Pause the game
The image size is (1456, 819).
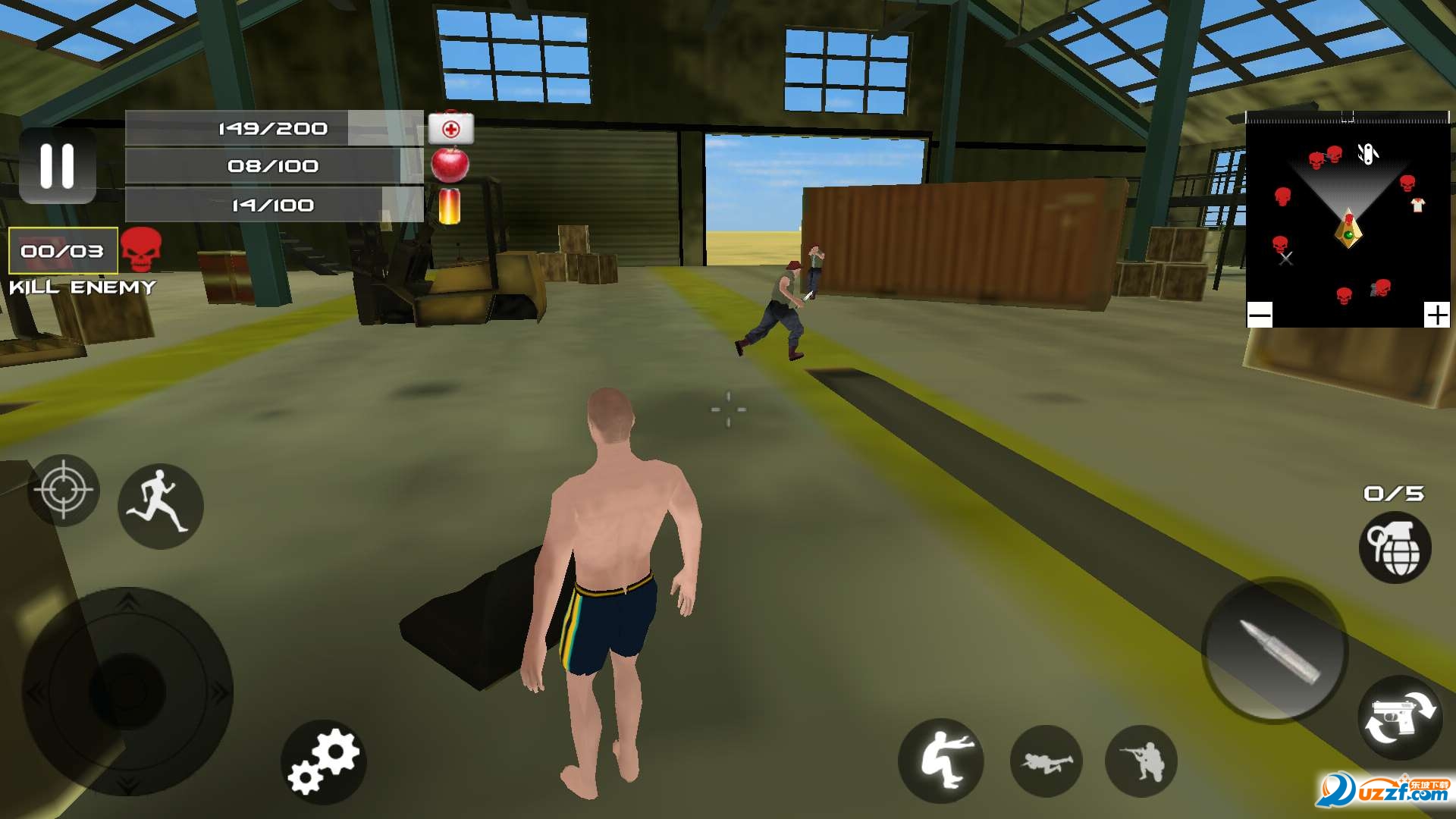(x=57, y=165)
